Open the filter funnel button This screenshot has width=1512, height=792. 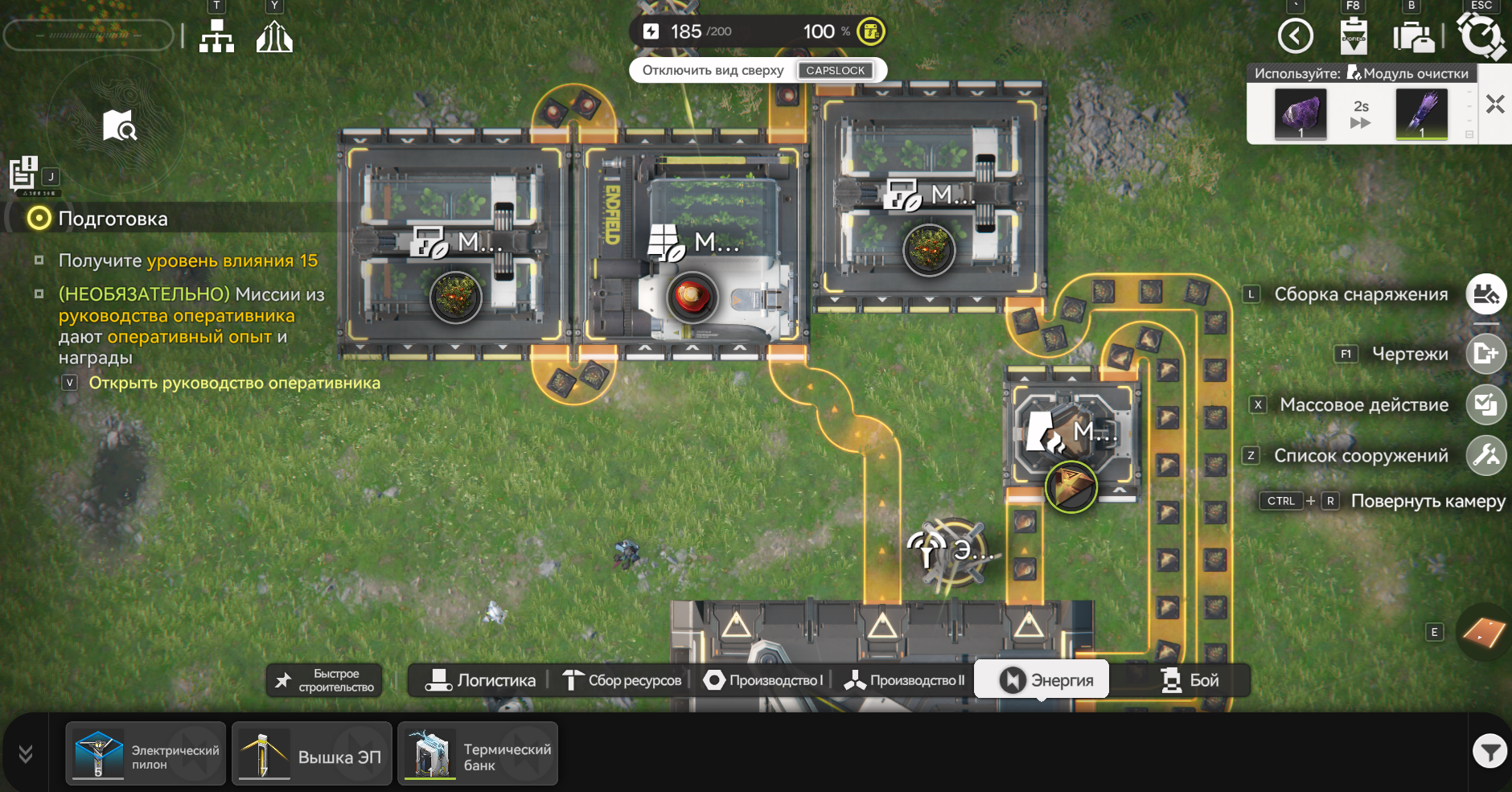point(1489,752)
